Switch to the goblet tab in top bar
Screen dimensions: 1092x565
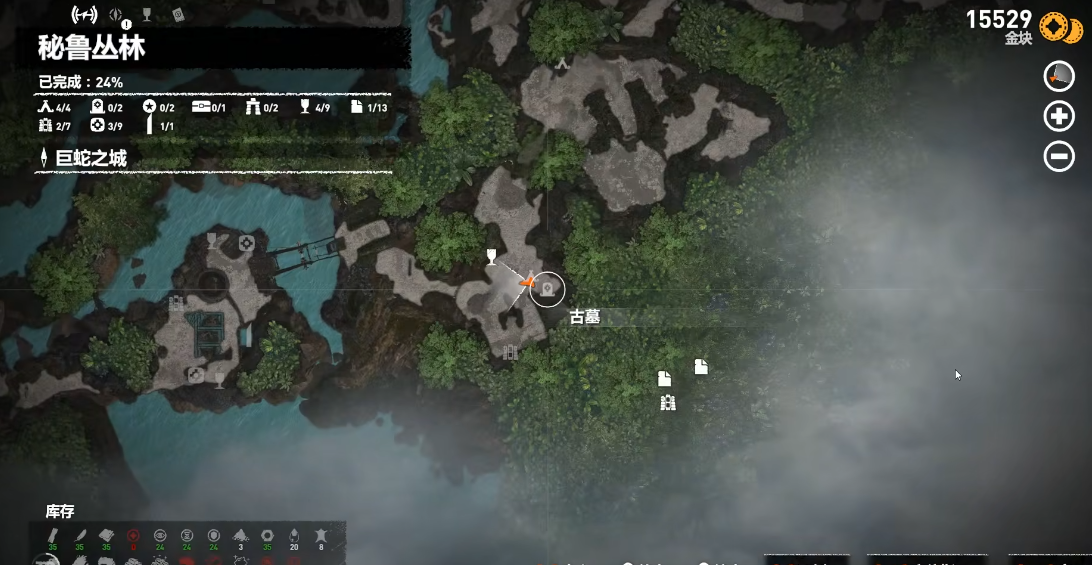coord(146,14)
